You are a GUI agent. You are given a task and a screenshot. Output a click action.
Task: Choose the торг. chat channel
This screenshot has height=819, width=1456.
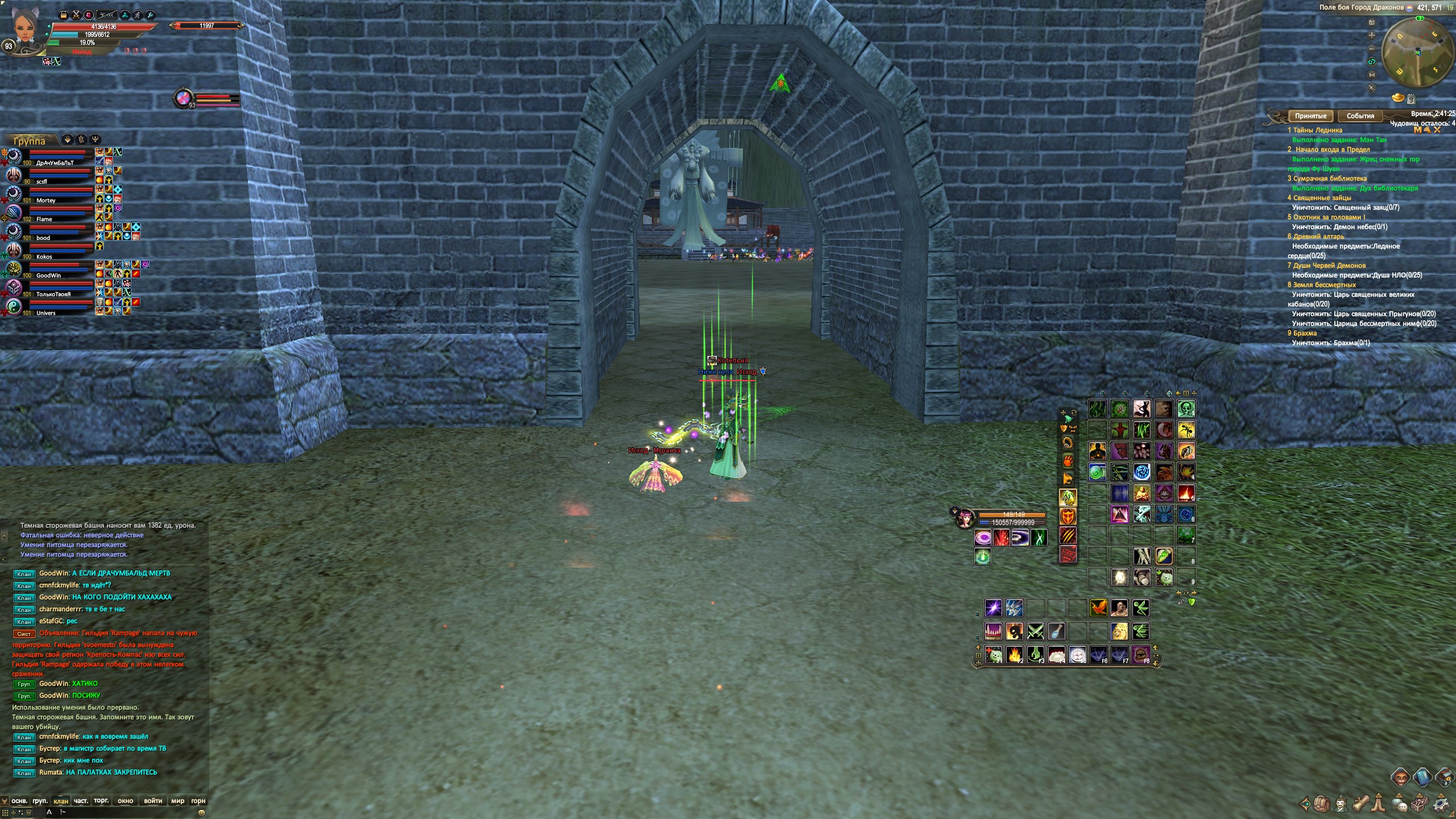coord(101,801)
